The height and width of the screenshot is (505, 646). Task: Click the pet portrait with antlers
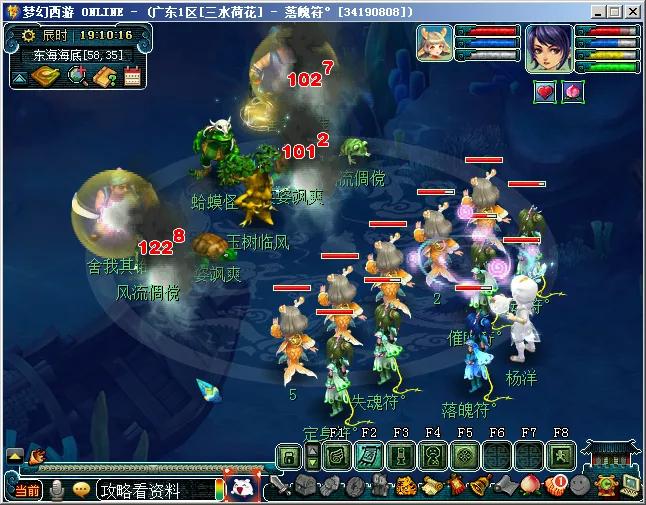pos(436,46)
